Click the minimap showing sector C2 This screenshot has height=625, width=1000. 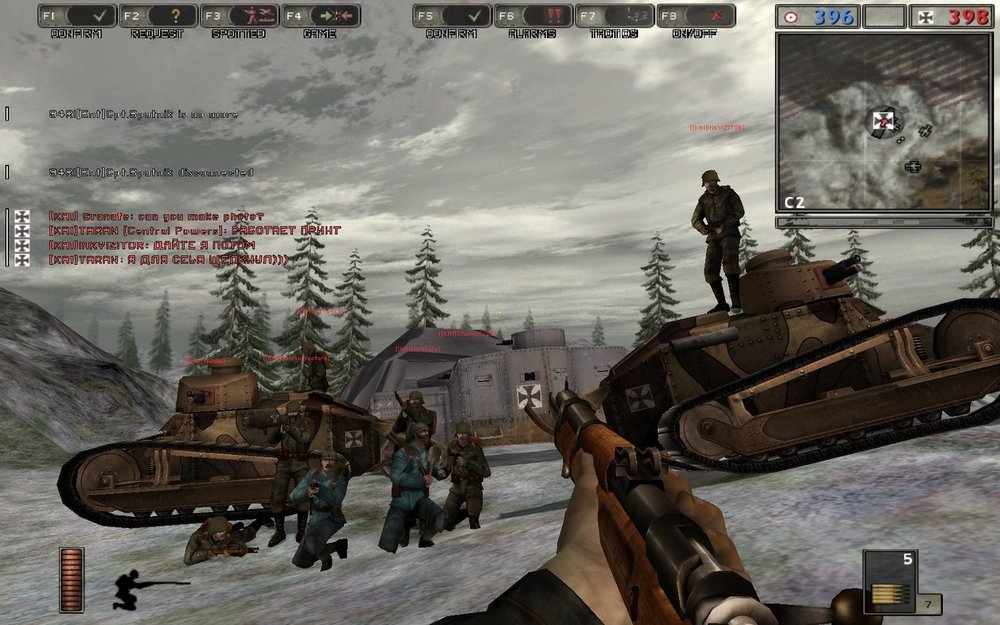pyautogui.click(x=884, y=120)
